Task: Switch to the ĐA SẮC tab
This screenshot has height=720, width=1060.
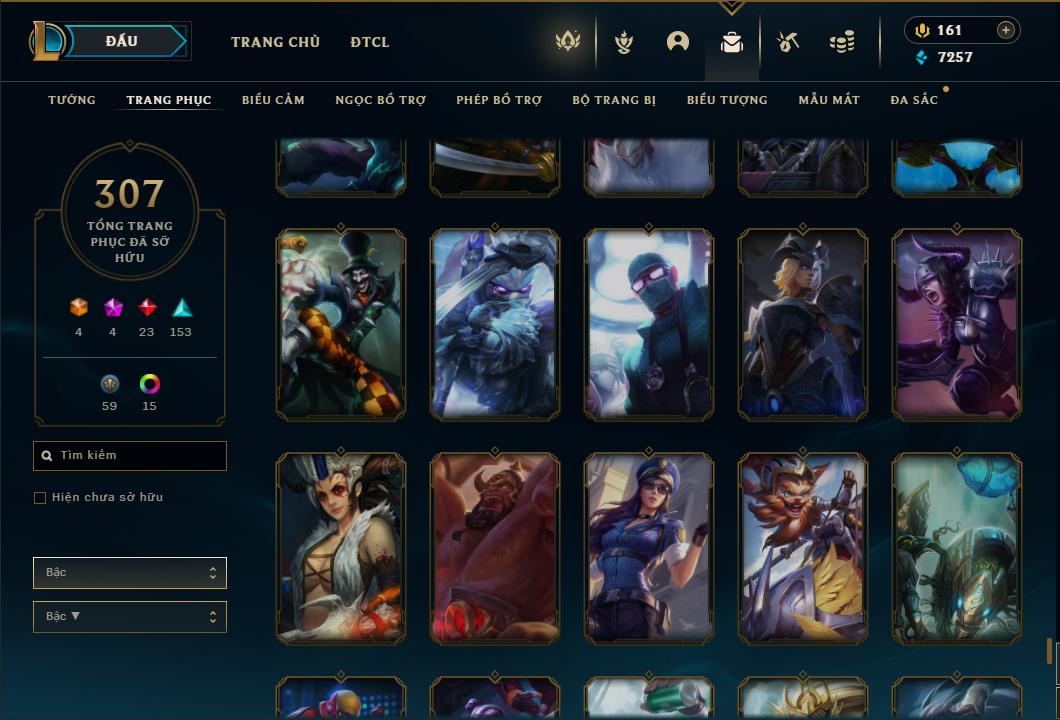Action: 914,100
